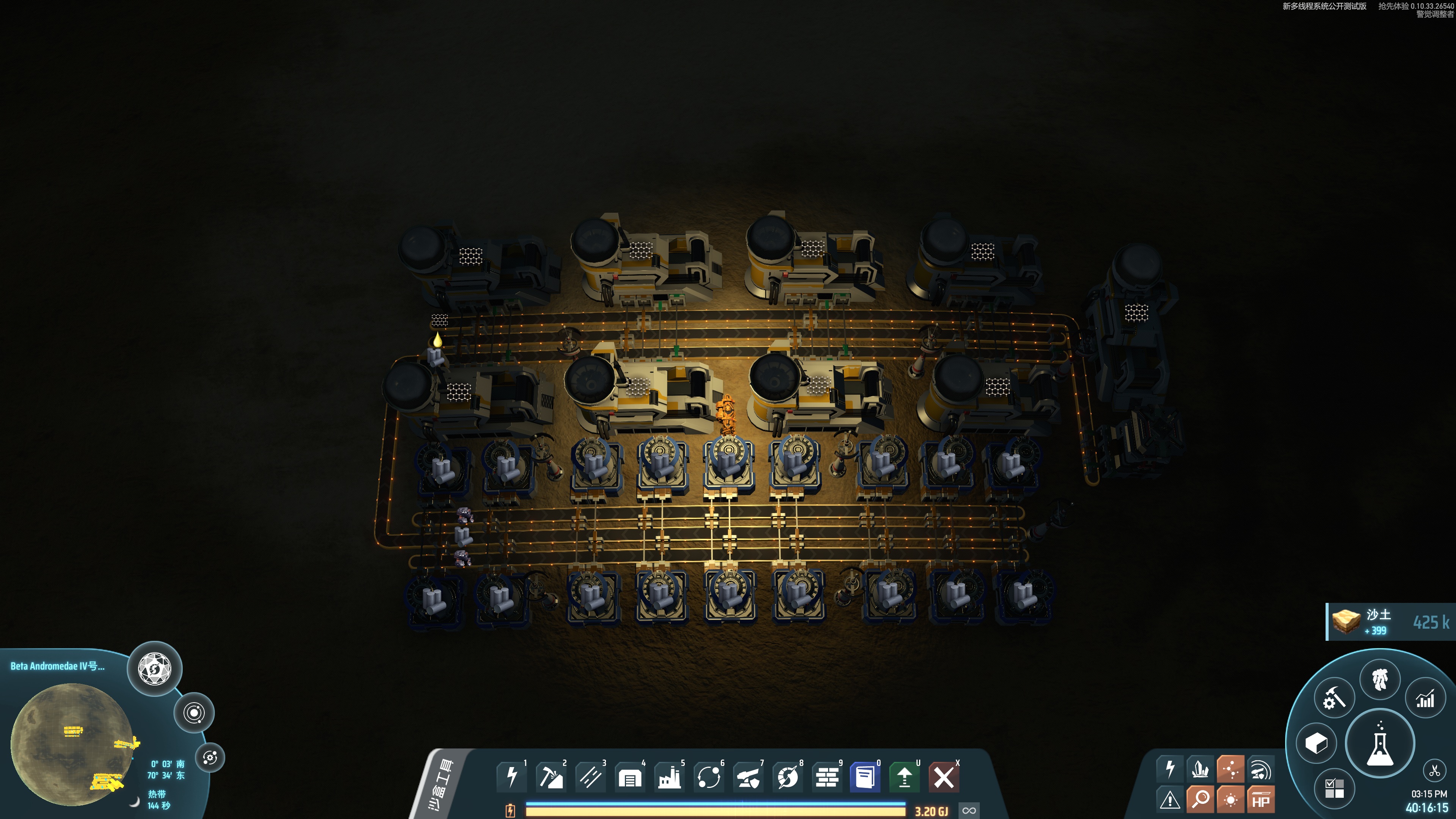Viewport: 1456px width, 819px height.
Task: Open the star system orbit map
Action: [x=194, y=713]
